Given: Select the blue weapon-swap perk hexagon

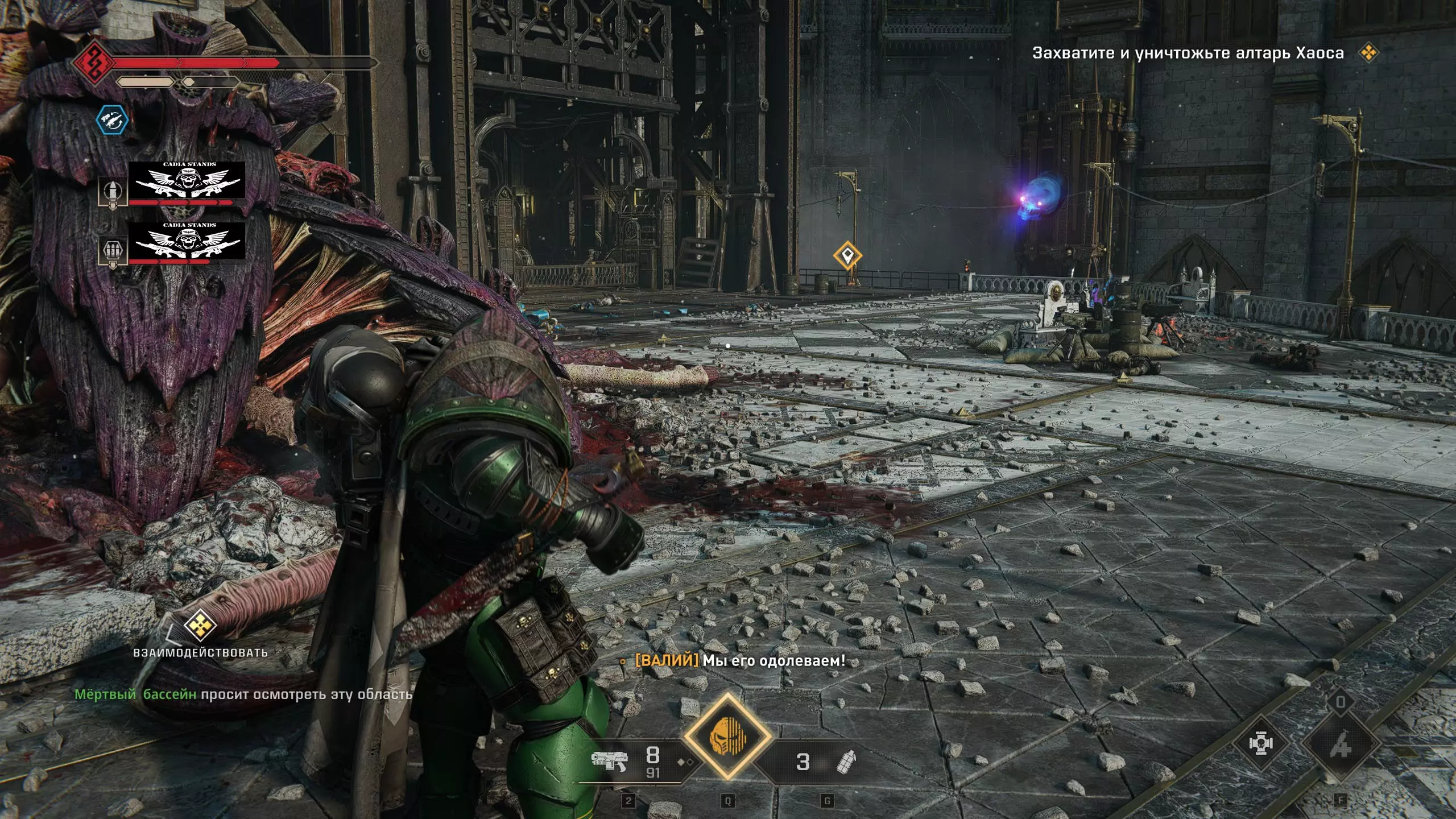Looking at the screenshot, I should (x=111, y=120).
